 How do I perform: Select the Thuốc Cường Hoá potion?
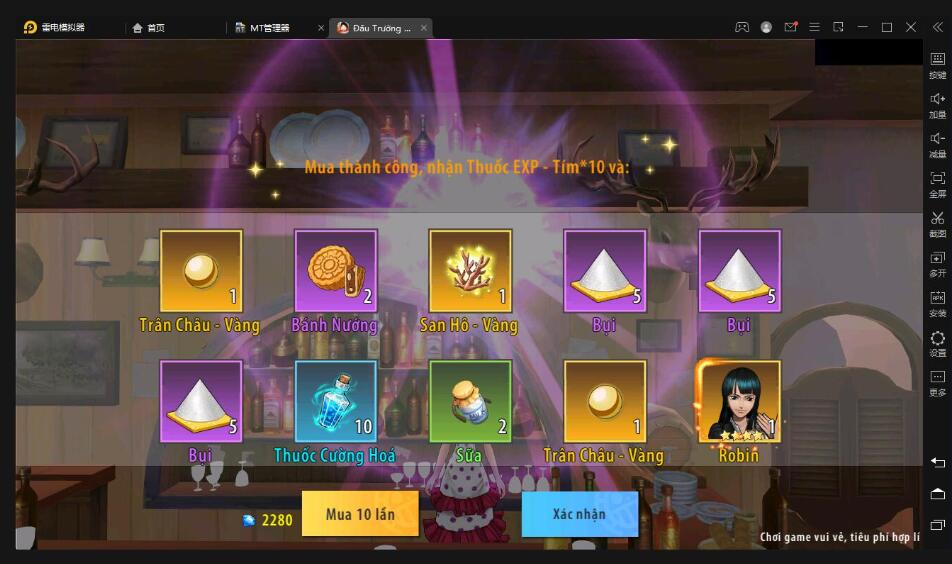click(336, 402)
